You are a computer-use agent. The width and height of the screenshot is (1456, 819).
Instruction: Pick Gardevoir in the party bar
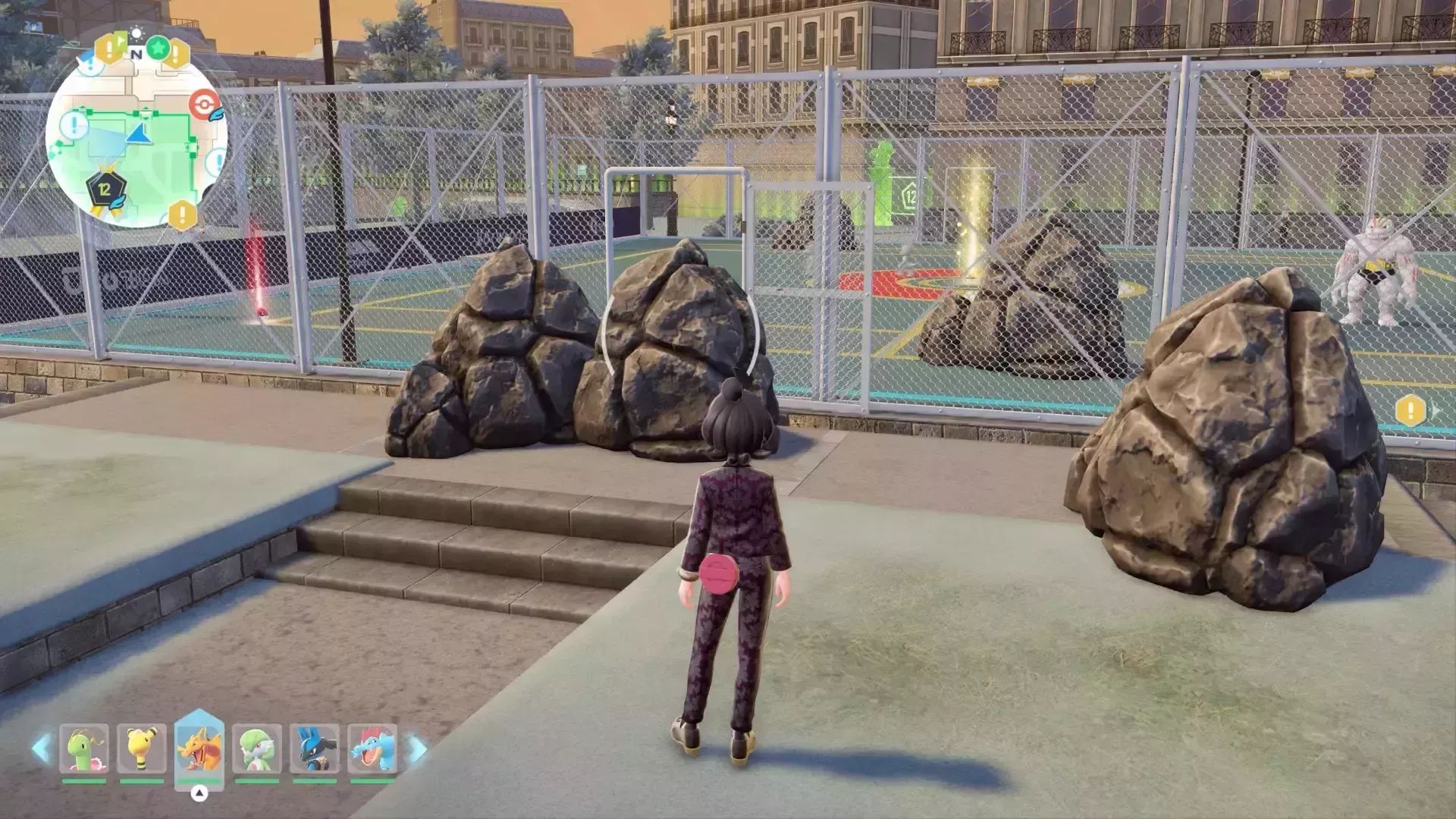click(257, 748)
